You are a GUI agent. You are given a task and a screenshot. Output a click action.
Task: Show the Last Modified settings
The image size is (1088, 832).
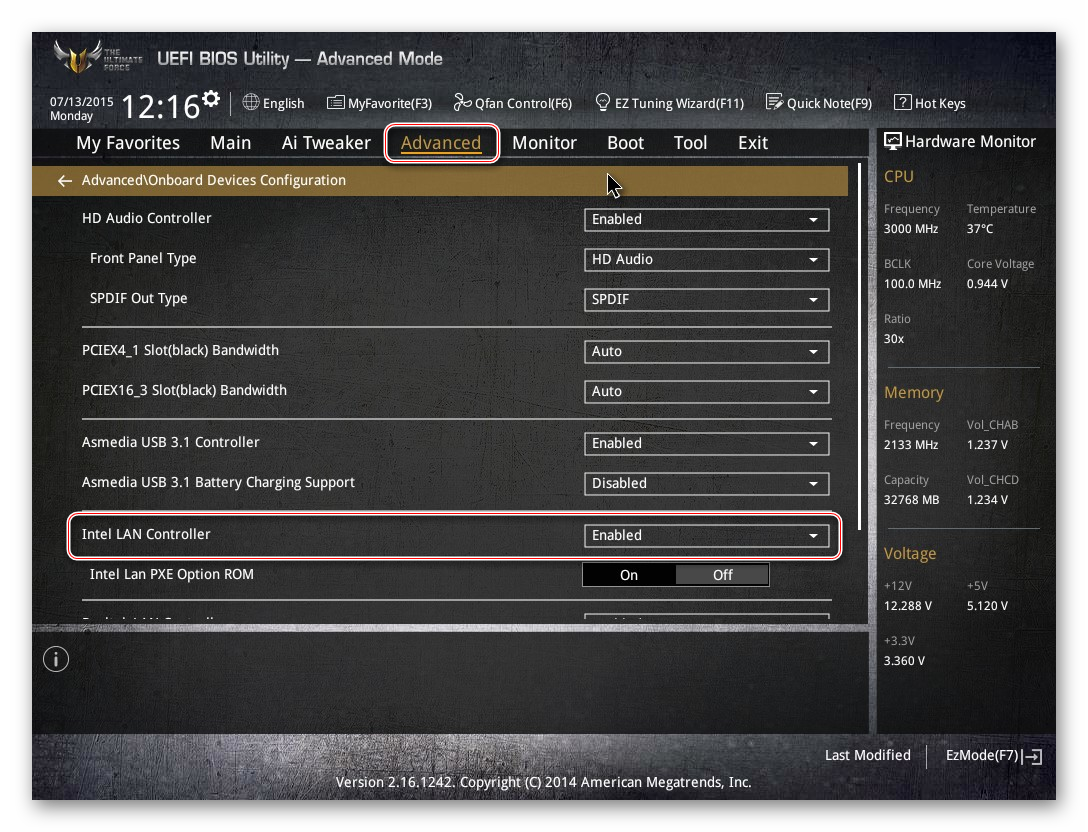tap(867, 756)
